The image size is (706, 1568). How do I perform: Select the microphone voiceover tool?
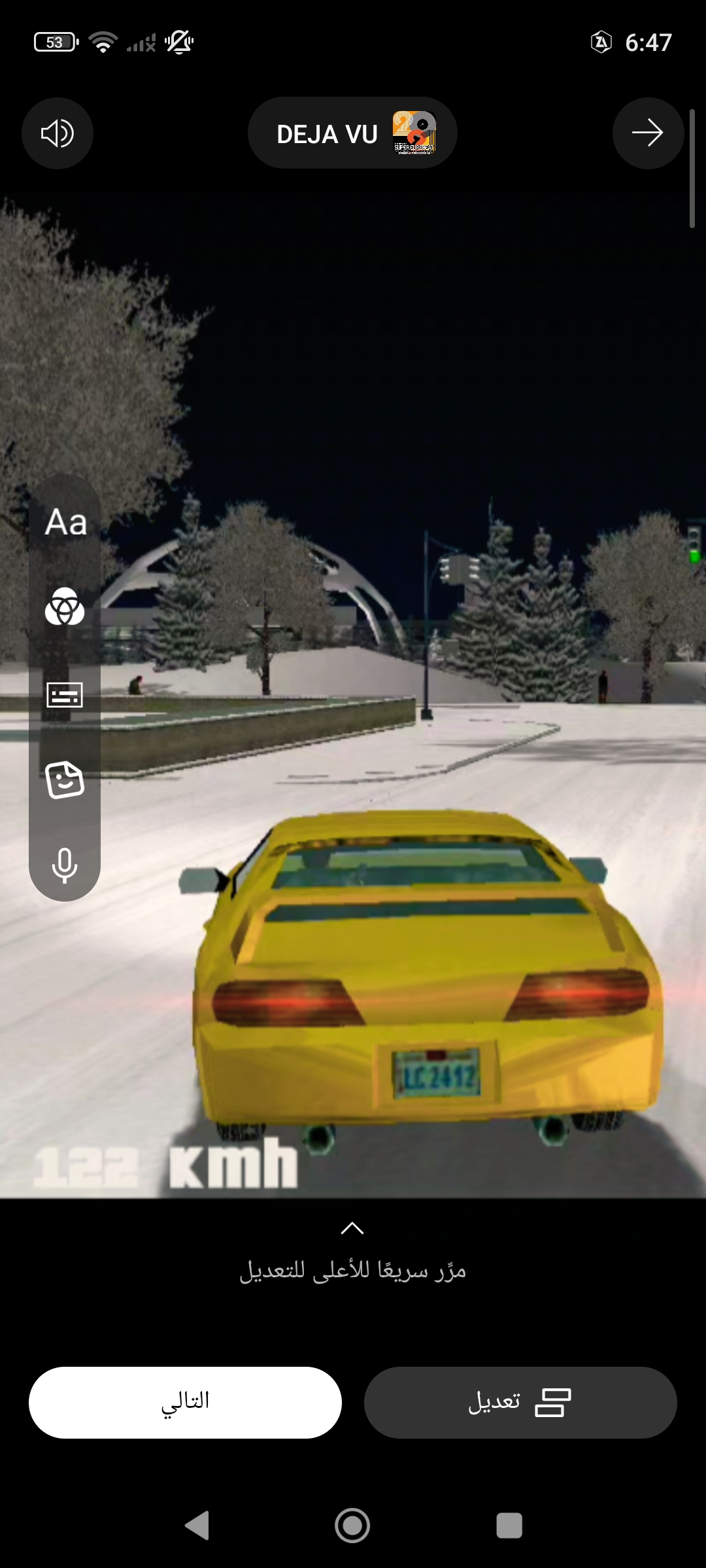[x=65, y=865]
